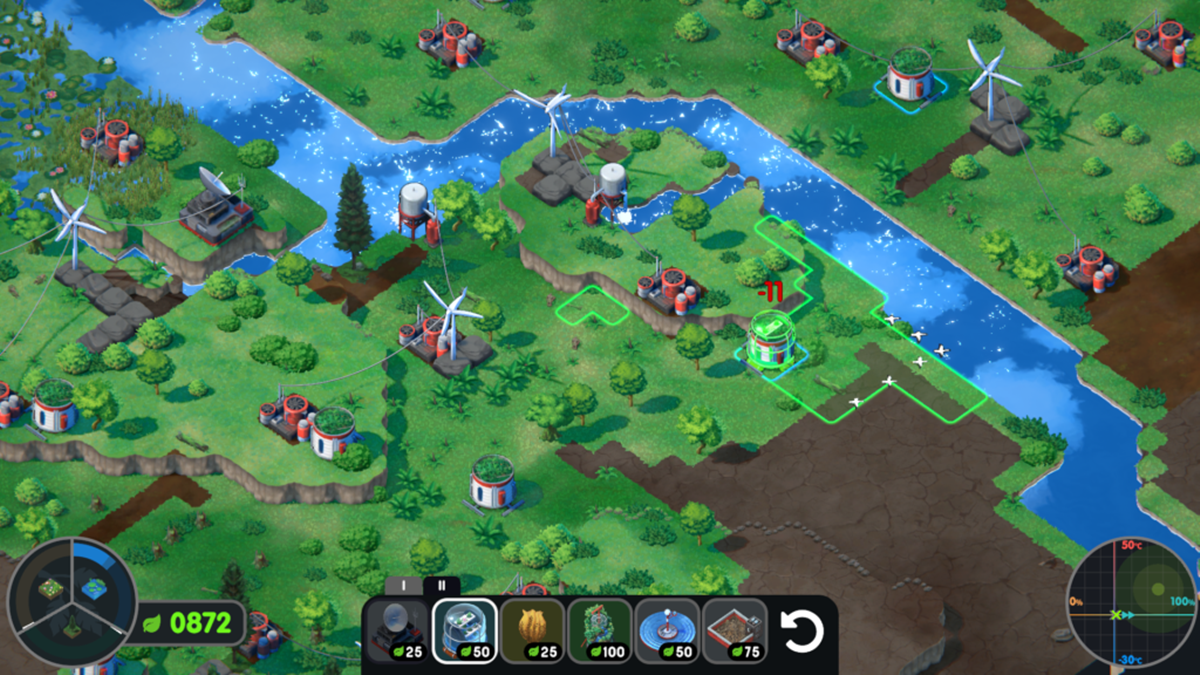Choose the red-walled dirt pit building costing 75
This screenshot has width=1200, height=675.
[735, 631]
